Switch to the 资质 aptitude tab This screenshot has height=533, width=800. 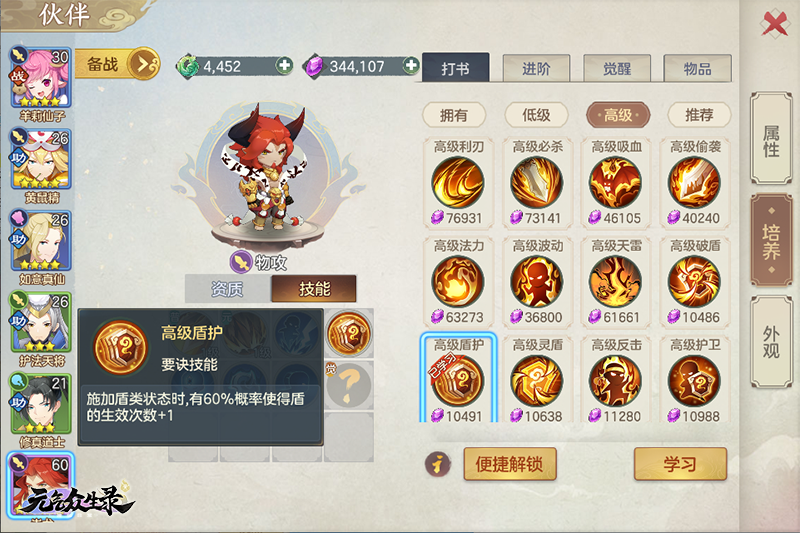click(227, 289)
